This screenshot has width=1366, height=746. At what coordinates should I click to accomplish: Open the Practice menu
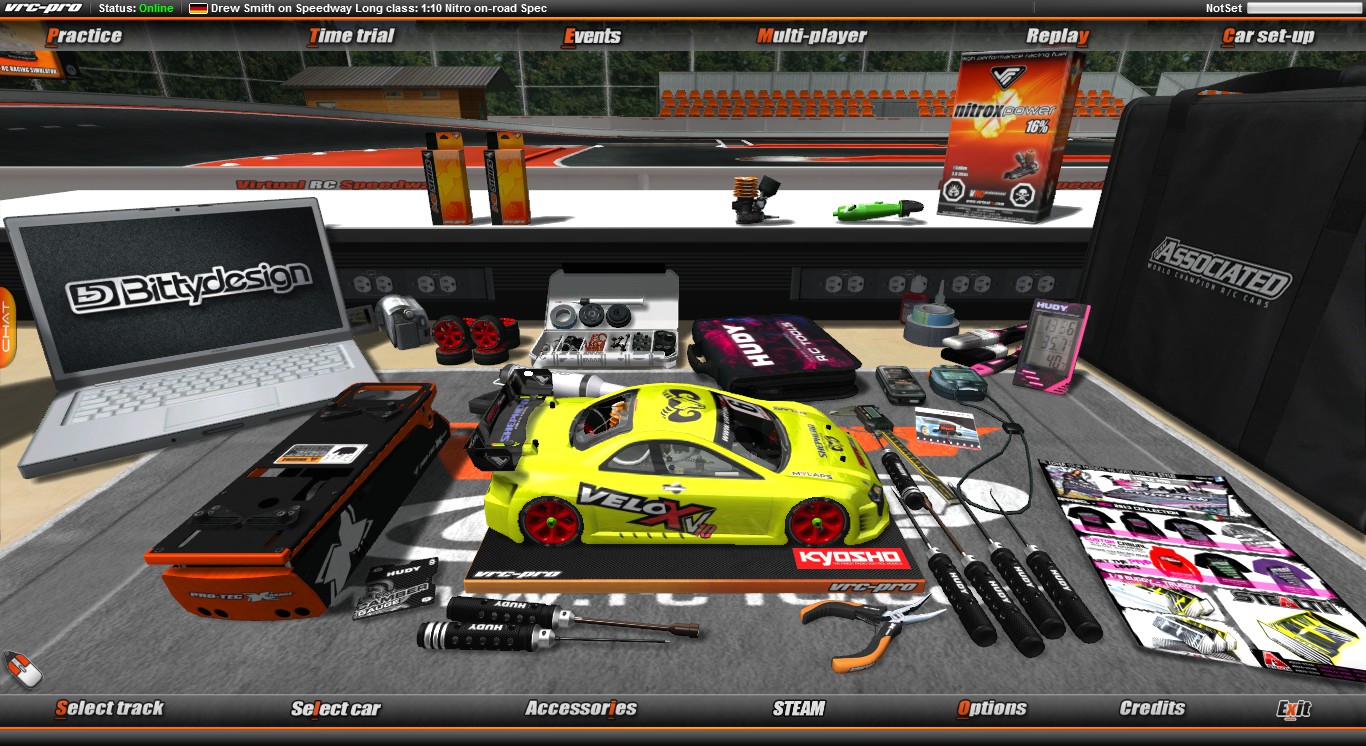[x=84, y=36]
